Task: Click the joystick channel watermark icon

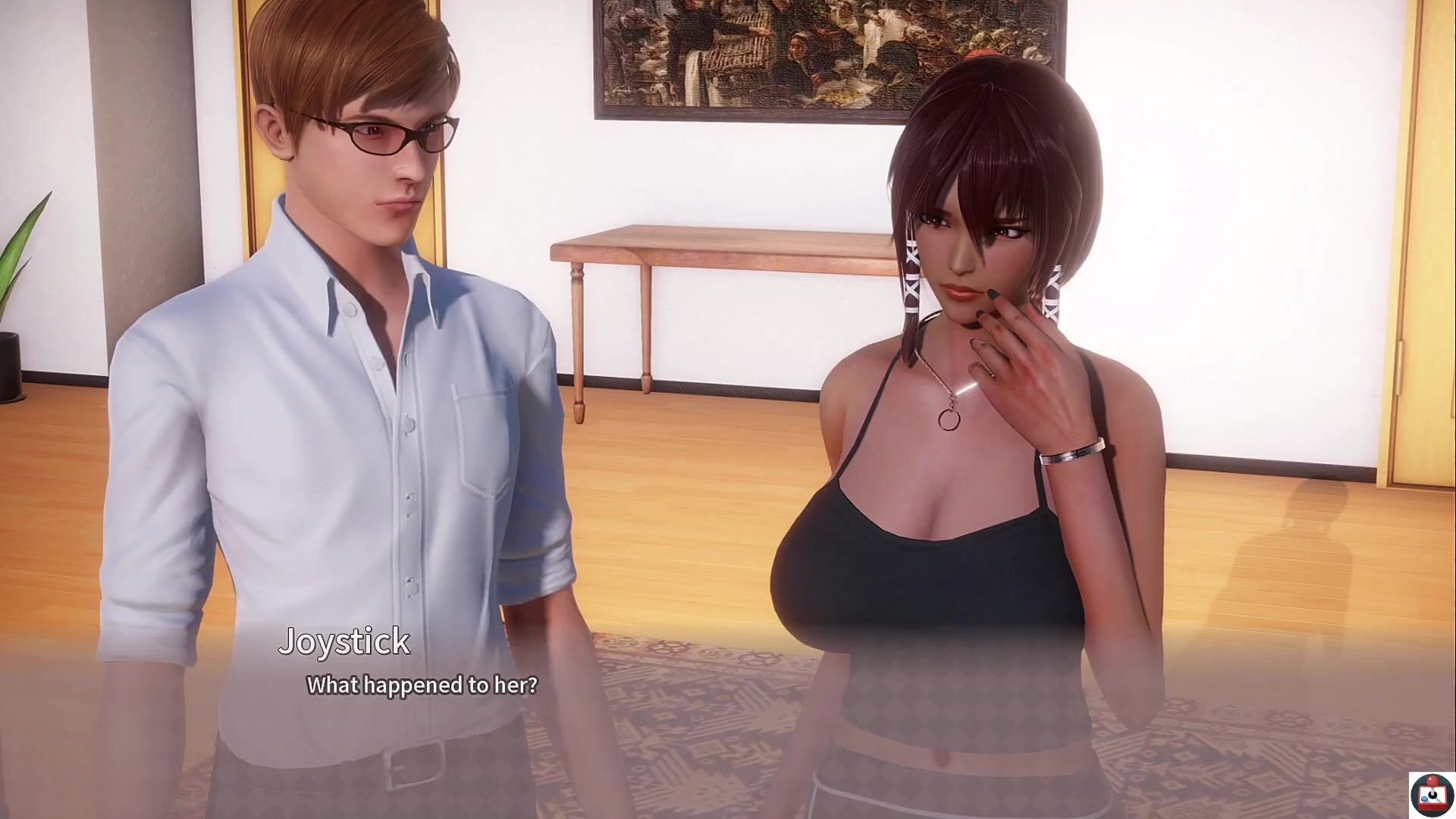Action: (1432, 794)
